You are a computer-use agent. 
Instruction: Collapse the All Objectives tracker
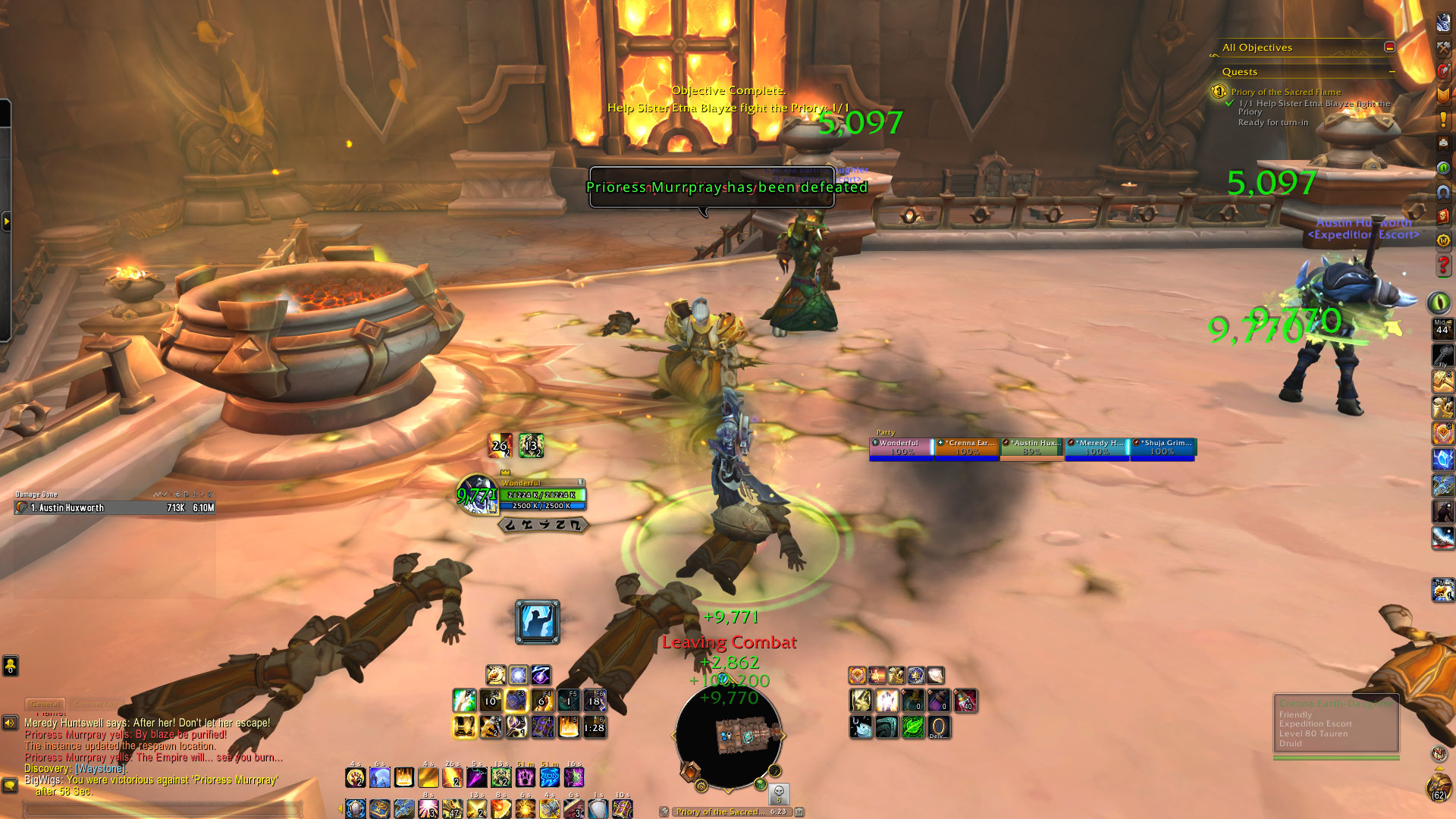coord(1389,47)
